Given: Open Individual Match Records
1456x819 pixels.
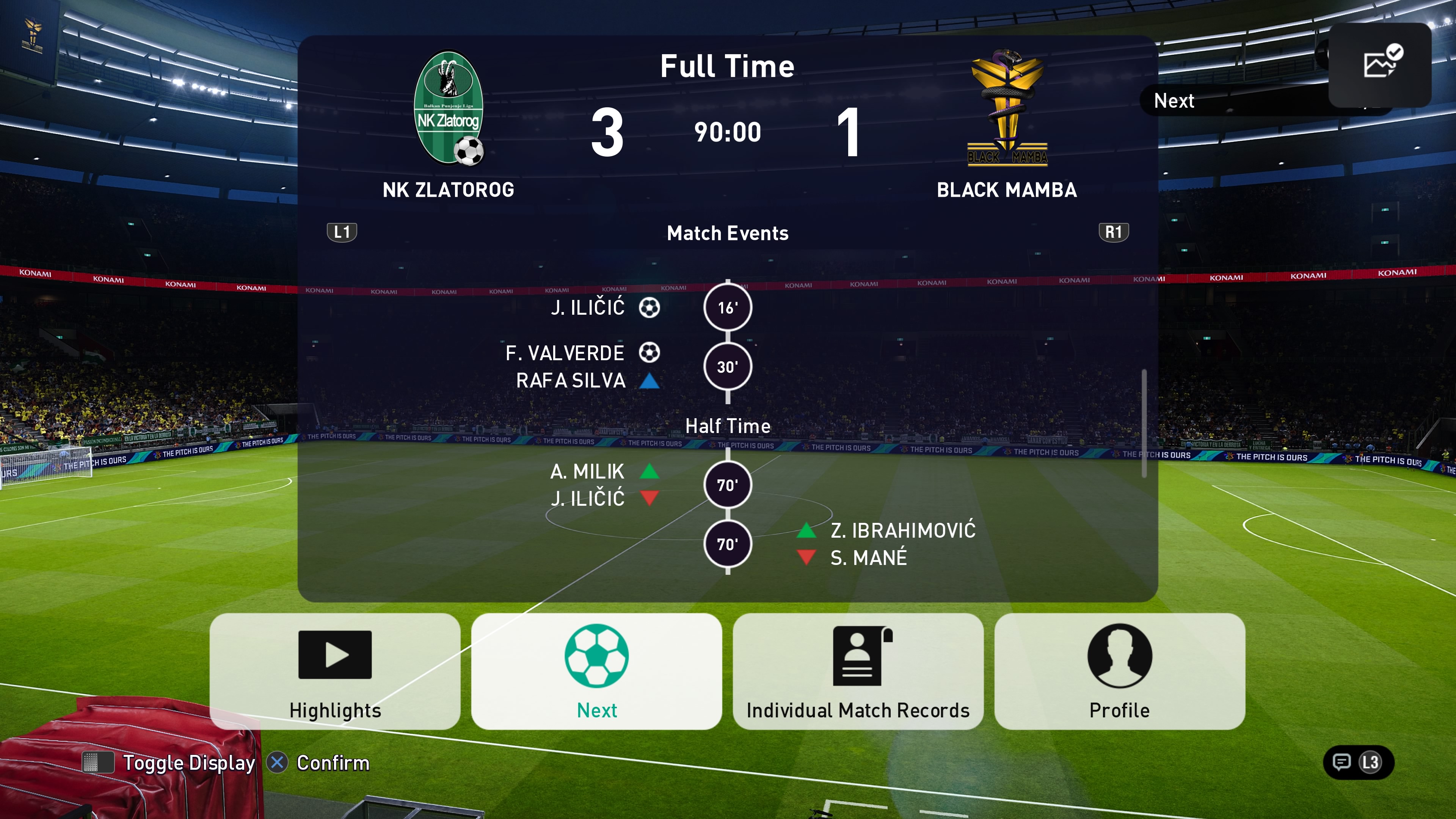Looking at the screenshot, I should point(857,671).
